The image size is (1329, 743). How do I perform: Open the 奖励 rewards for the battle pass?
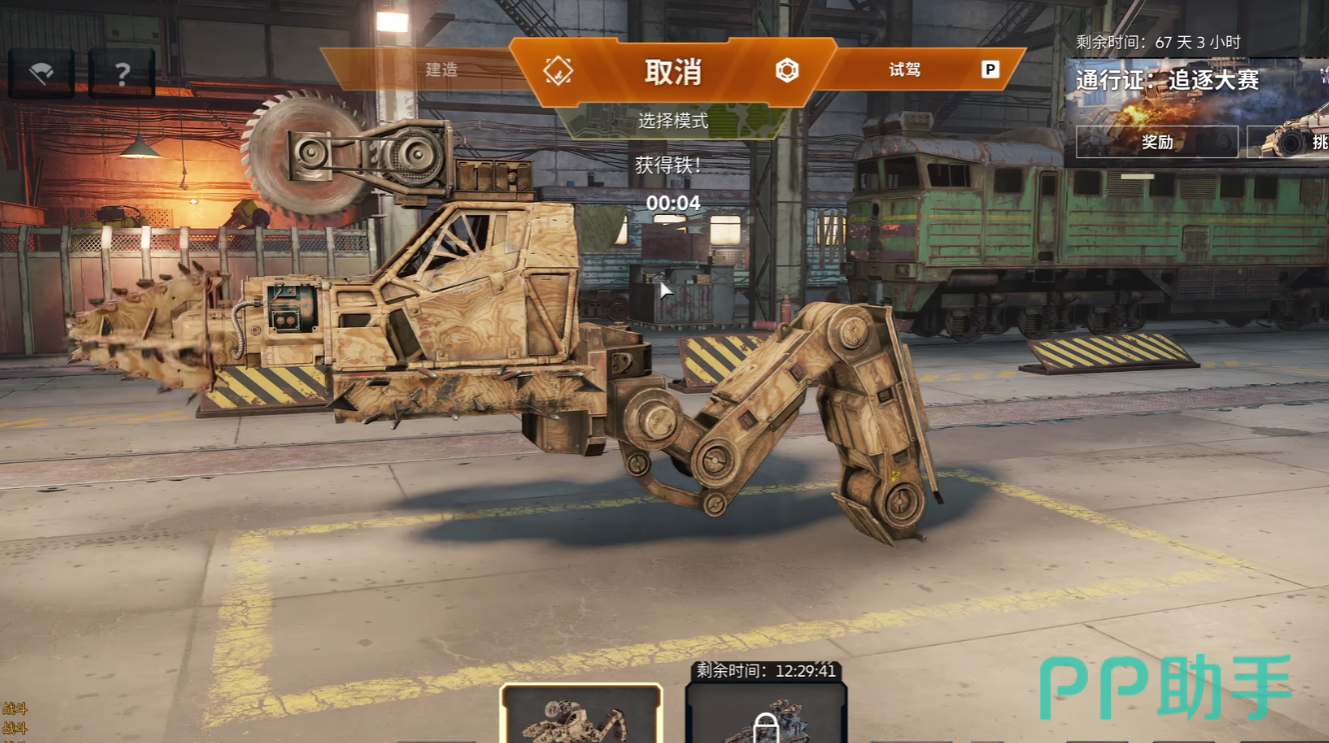click(1157, 142)
